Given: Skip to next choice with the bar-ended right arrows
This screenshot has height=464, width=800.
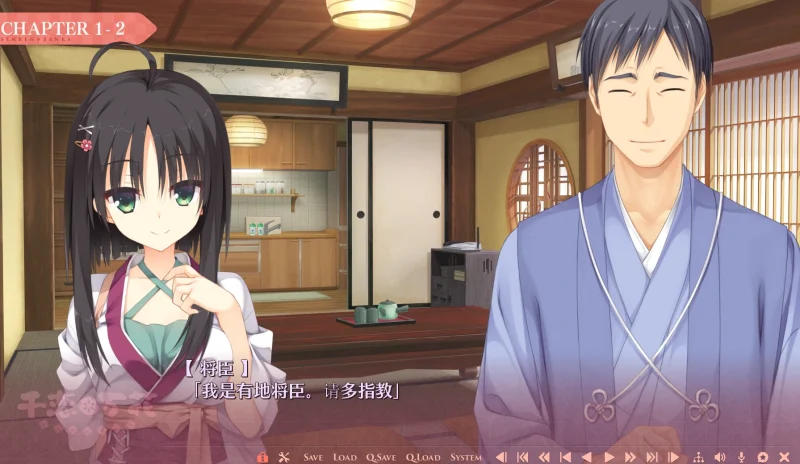Looking at the screenshot, I should 652,457.
